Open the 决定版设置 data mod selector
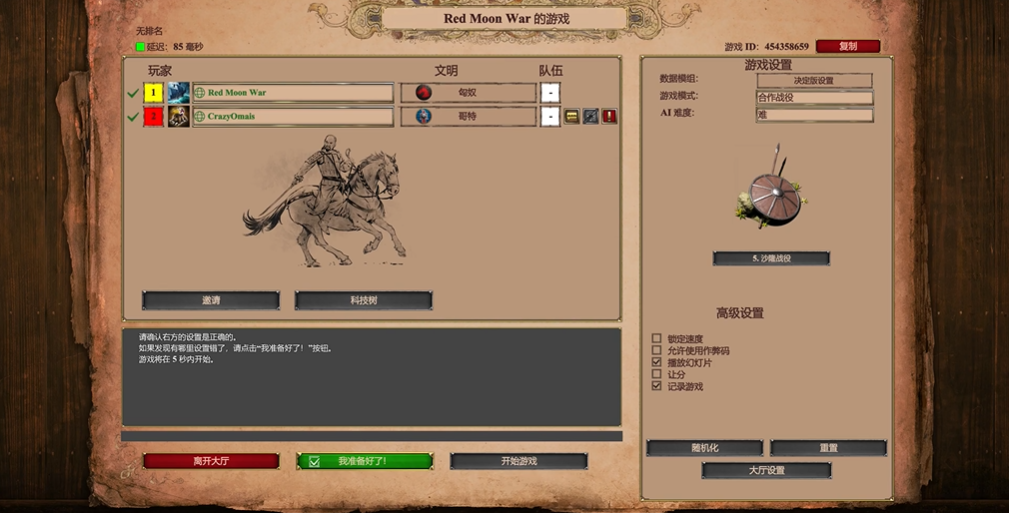The width and height of the screenshot is (1009, 513). coord(814,80)
